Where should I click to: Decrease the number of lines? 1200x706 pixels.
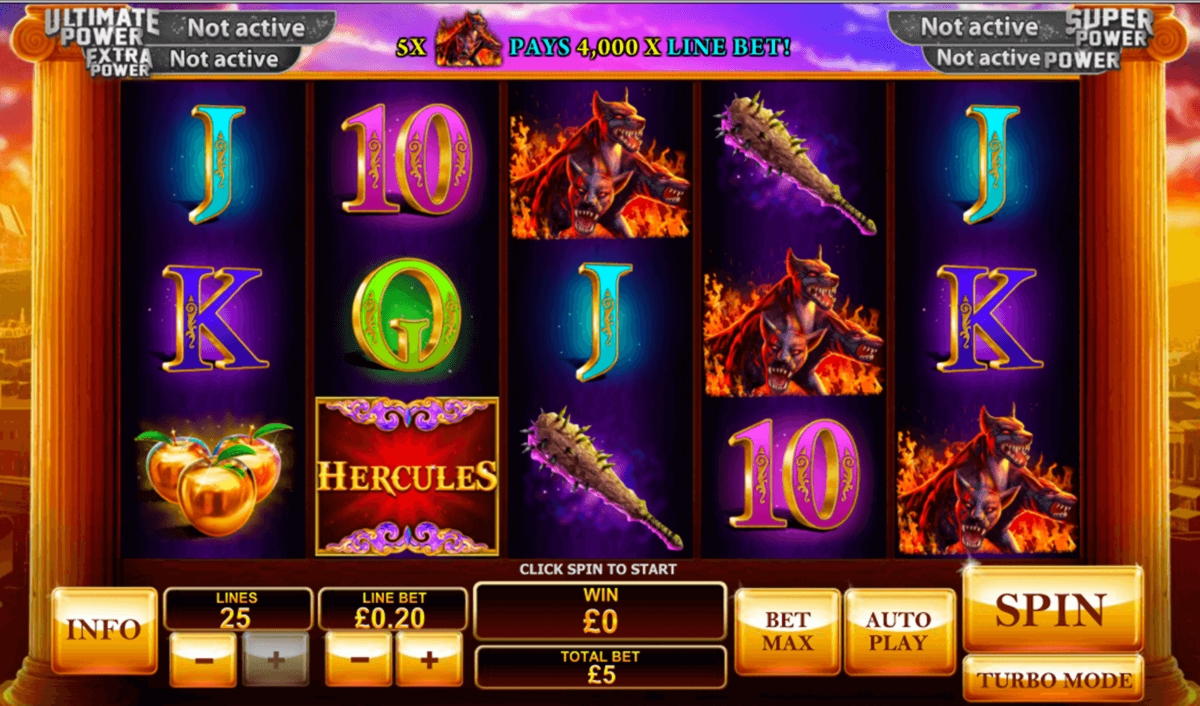pyautogui.click(x=203, y=660)
